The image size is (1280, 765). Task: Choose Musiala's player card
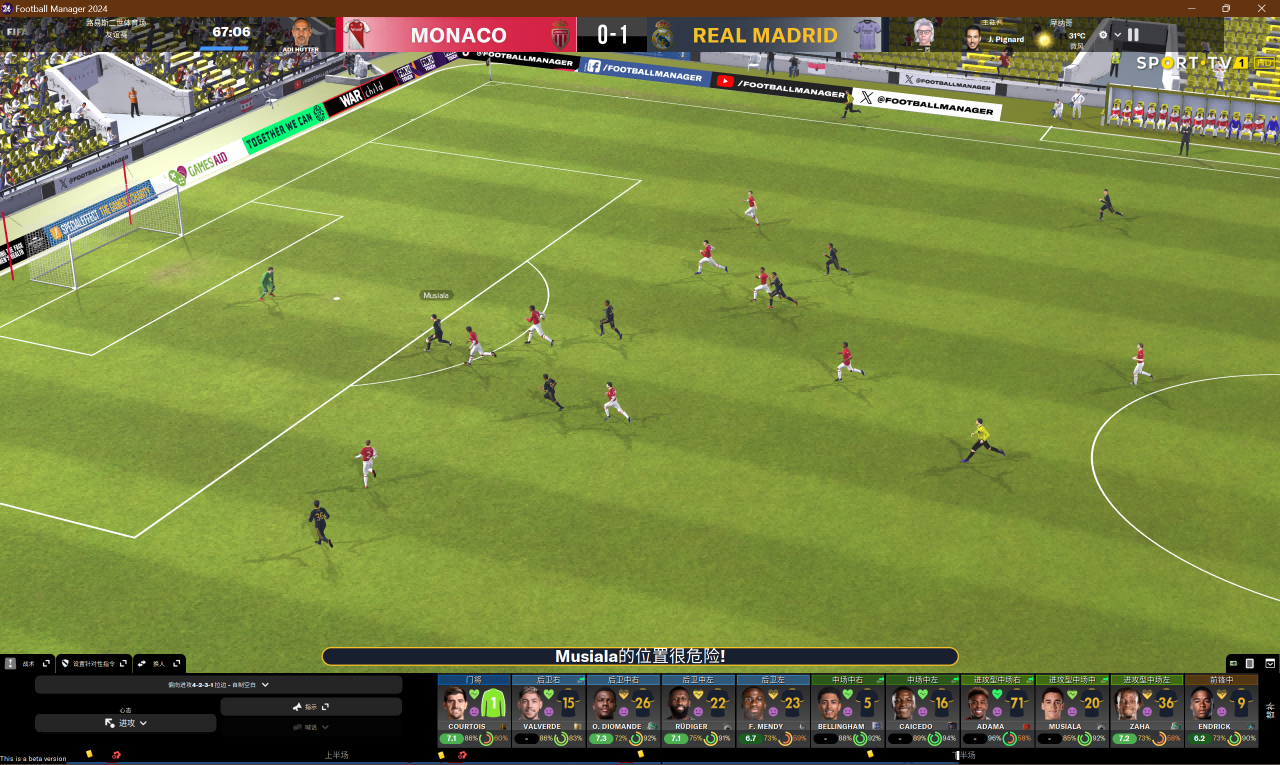[x=1072, y=709]
